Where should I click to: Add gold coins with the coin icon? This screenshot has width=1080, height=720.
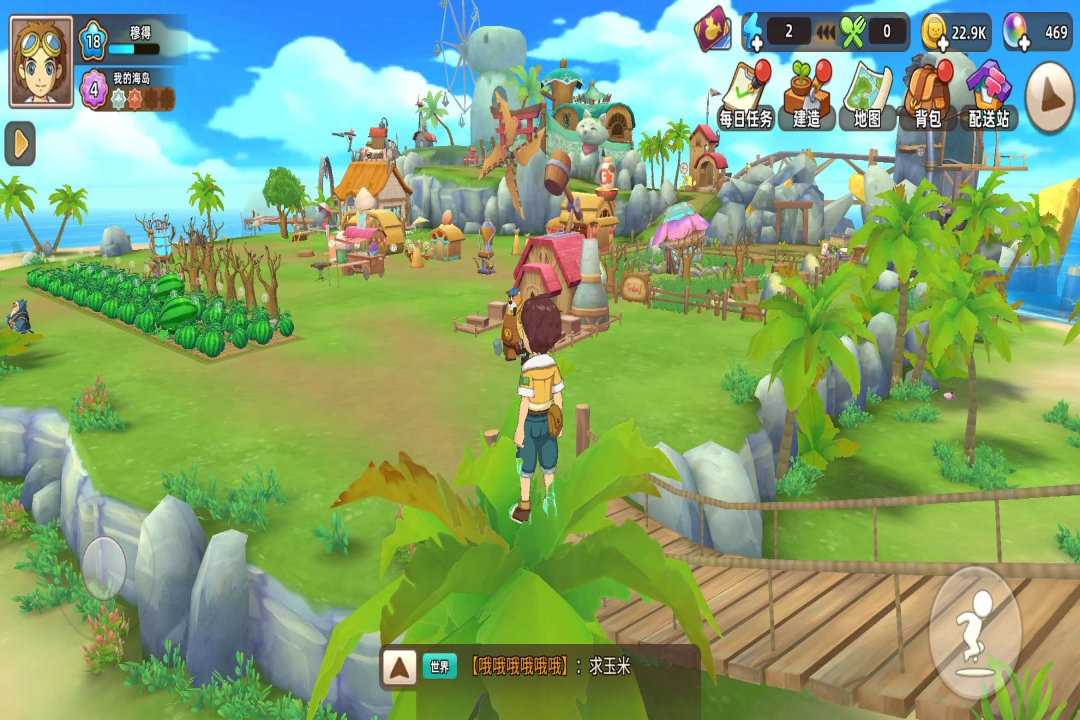click(935, 32)
